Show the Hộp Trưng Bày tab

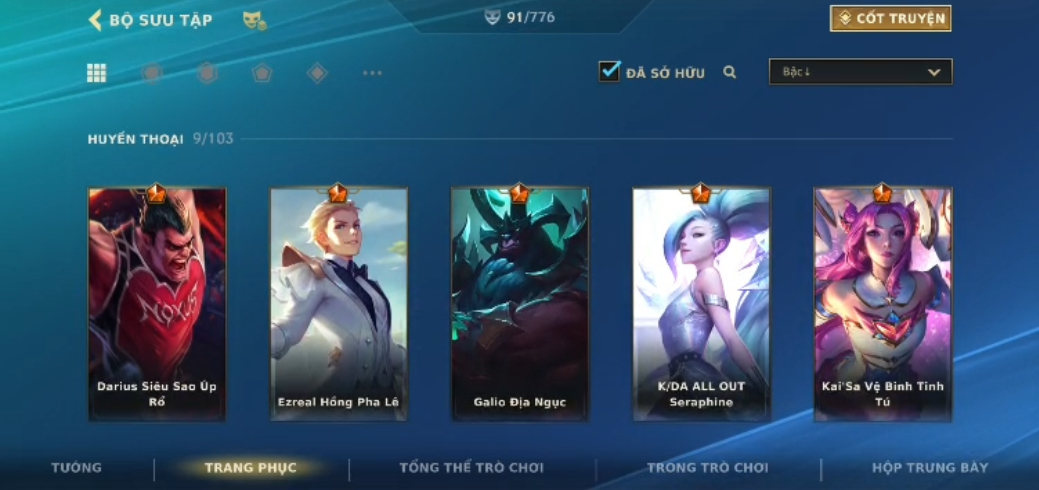(x=930, y=468)
